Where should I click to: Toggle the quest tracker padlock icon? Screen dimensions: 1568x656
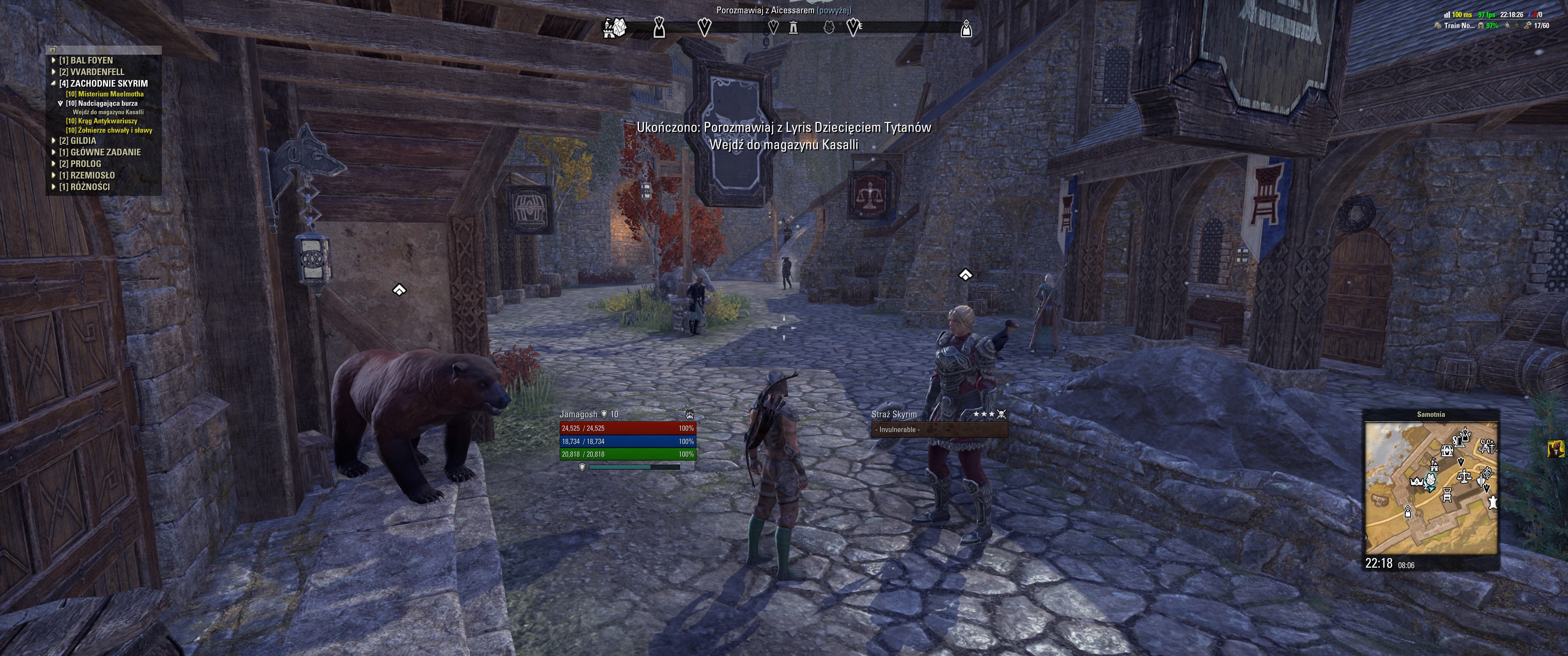pyautogui.click(x=54, y=50)
